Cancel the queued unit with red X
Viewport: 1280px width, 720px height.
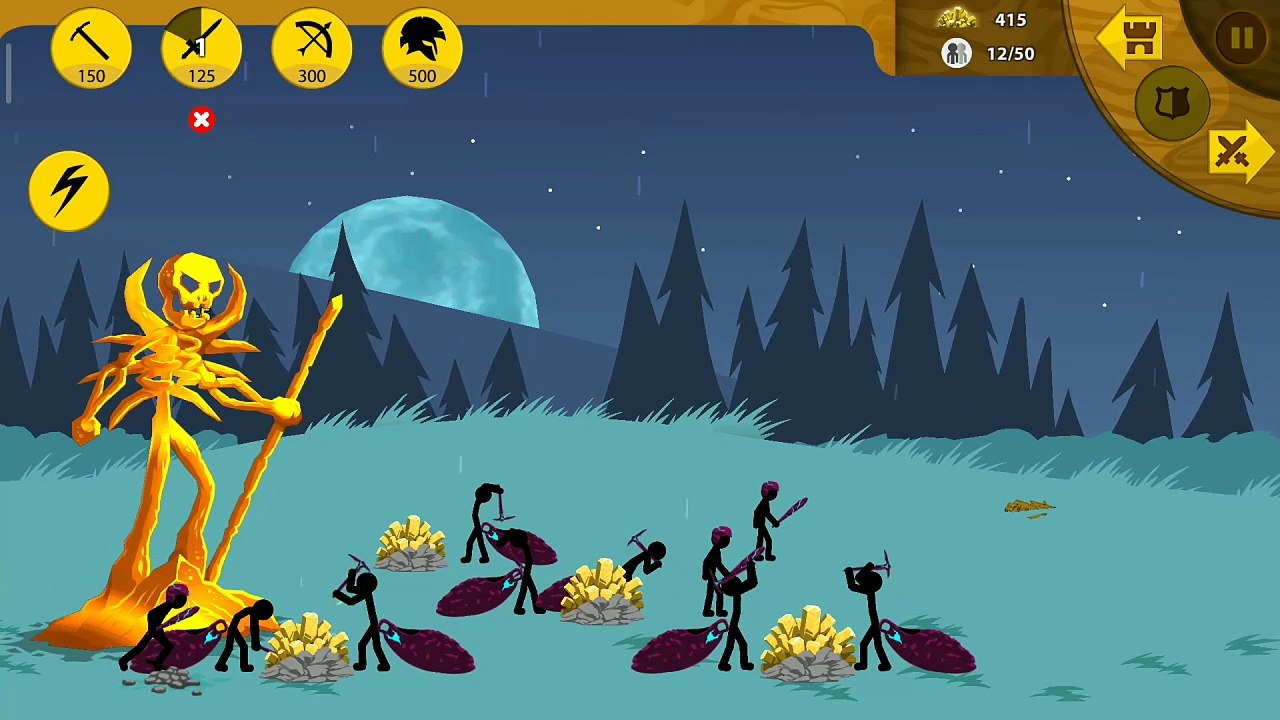201,120
